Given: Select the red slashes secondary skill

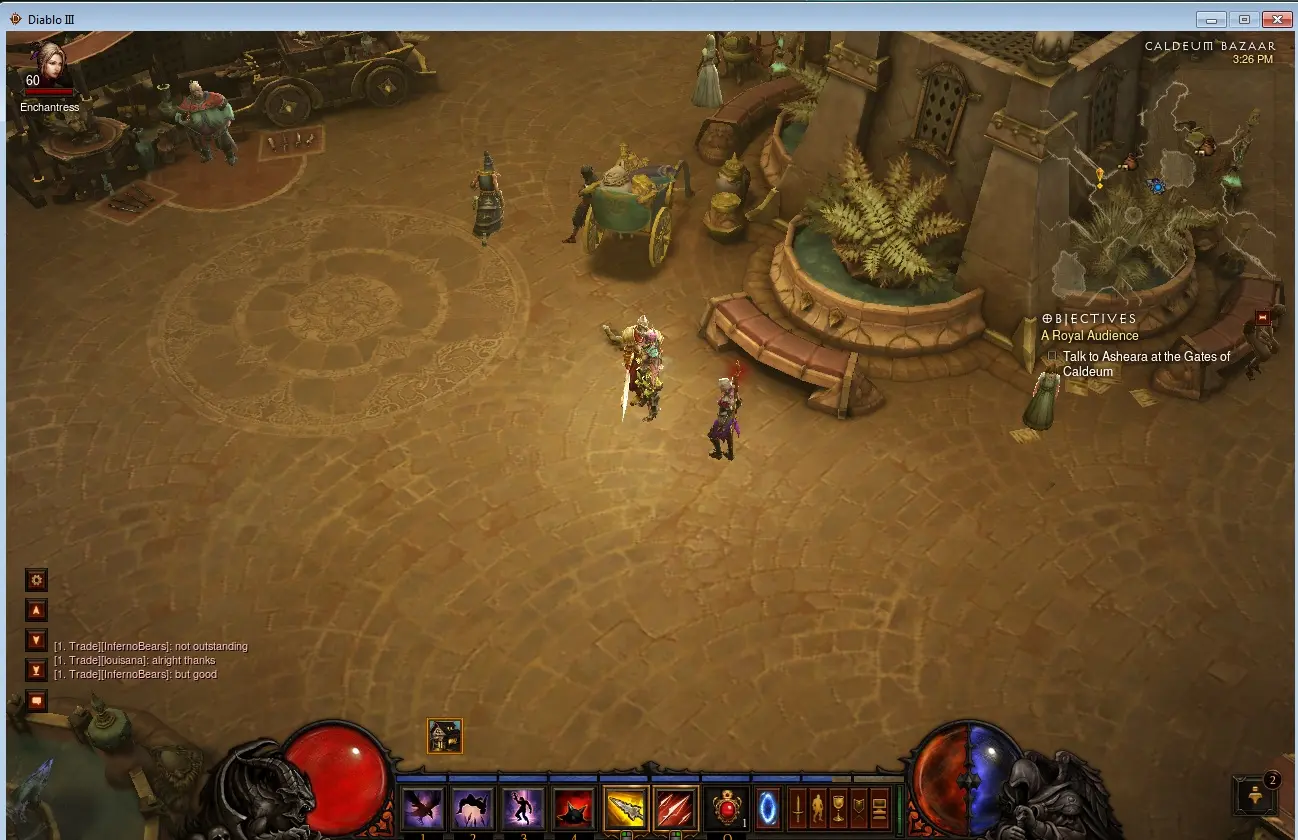Looking at the screenshot, I should pyautogui.click(x=676, y=809).
